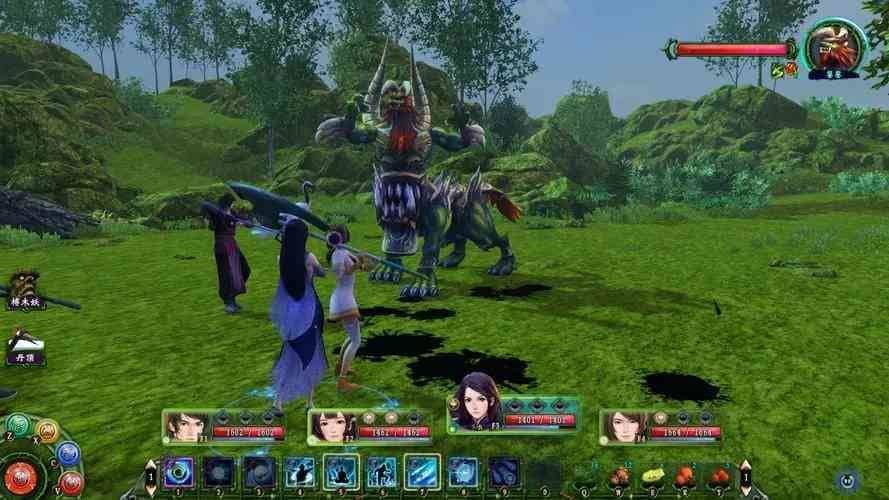This screenshot has width=889, height=500.
Task: Click the round emblem in the bottom-right corner
Action: pos(848,480)
